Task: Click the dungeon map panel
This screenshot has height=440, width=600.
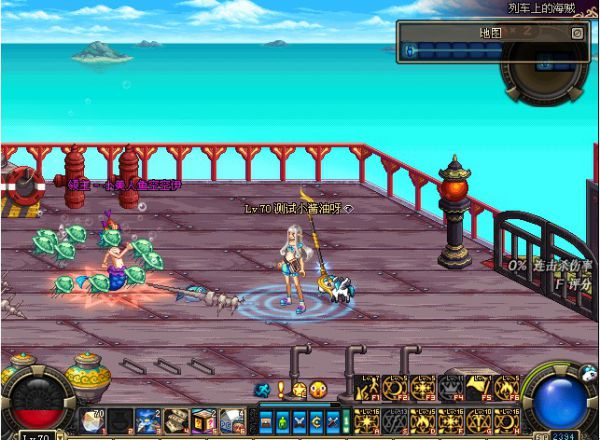Action: coord(490,50)
